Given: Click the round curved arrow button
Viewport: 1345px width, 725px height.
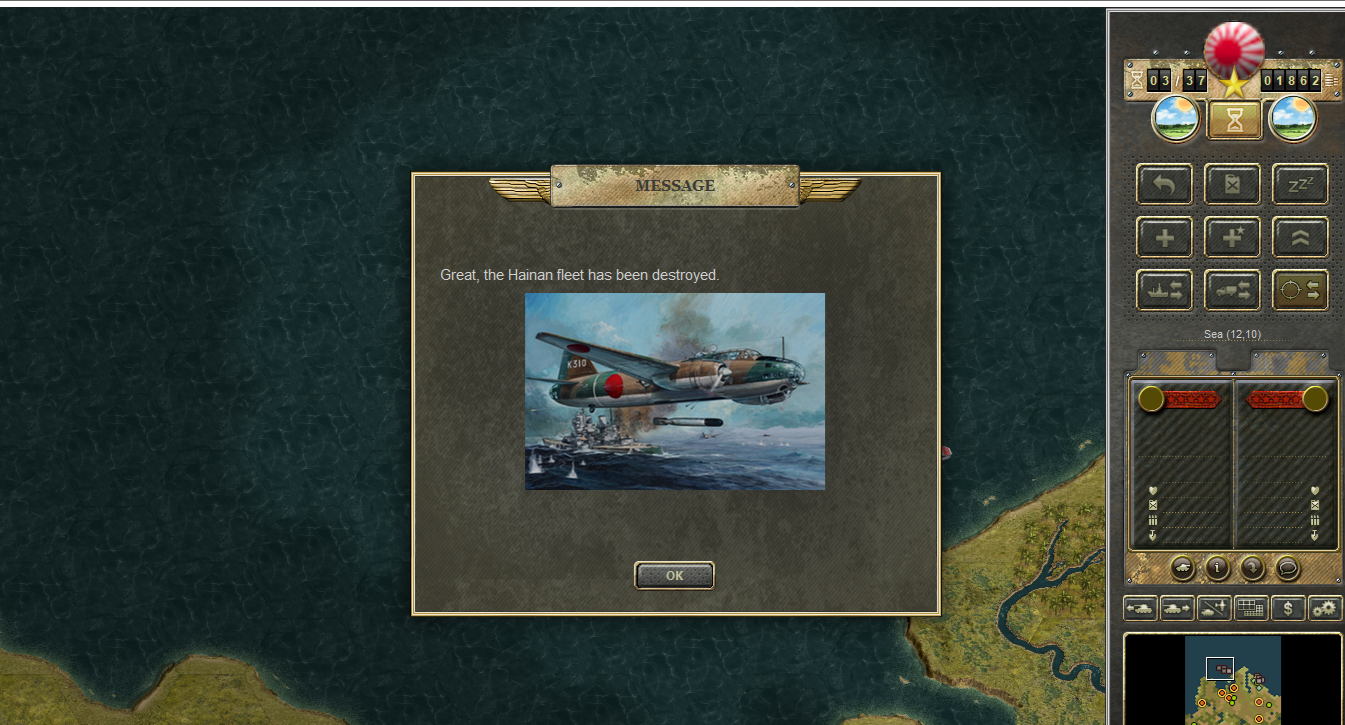Looking at the screenshot, I should (x=1252, y=568).
